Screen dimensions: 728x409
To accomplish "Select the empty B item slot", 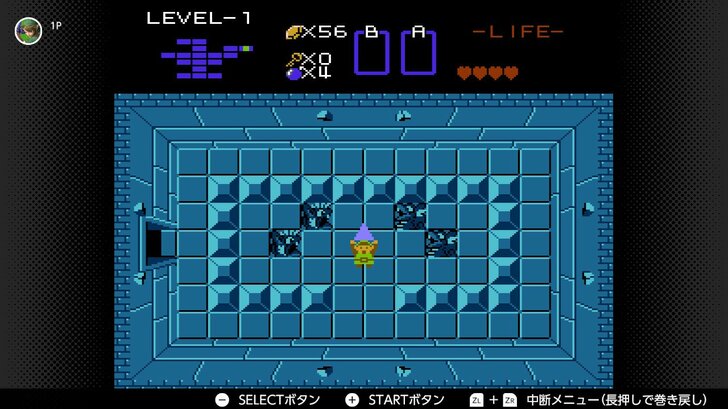I will click(x=371, y=52).
